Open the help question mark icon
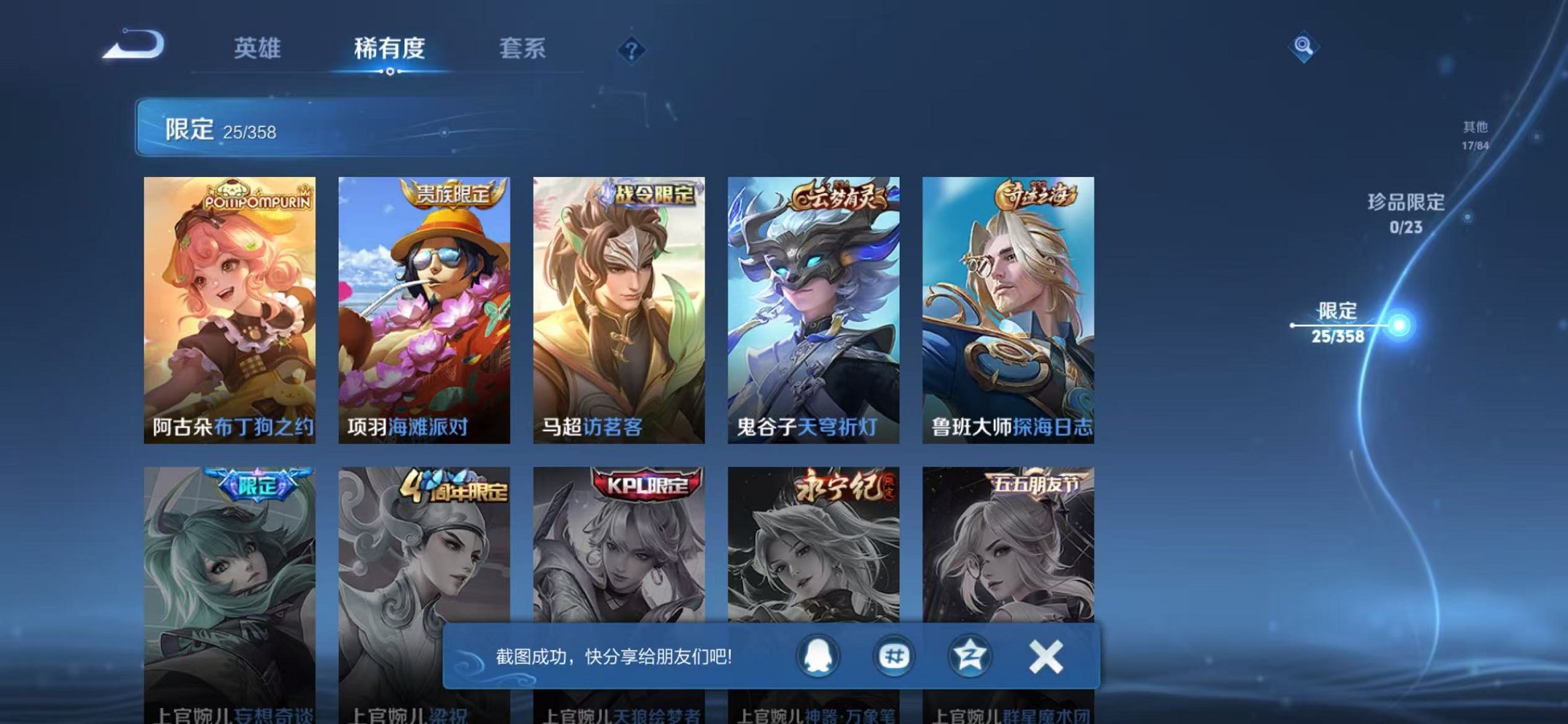This screenshot has width=1568, height=724. click(631, 50)
